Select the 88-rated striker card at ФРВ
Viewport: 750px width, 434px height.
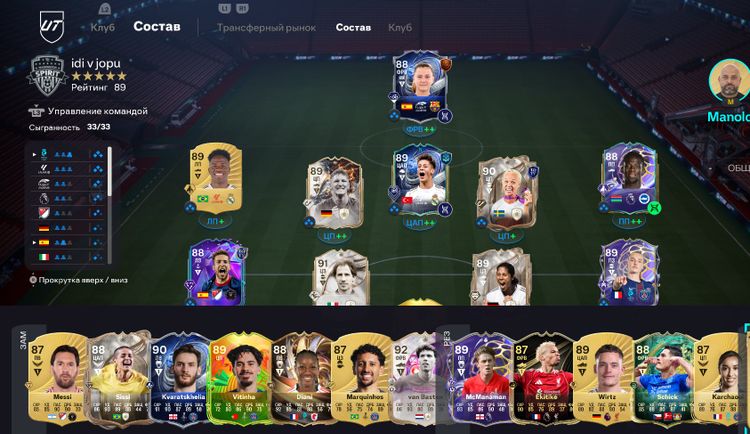(x=420, y=87)
